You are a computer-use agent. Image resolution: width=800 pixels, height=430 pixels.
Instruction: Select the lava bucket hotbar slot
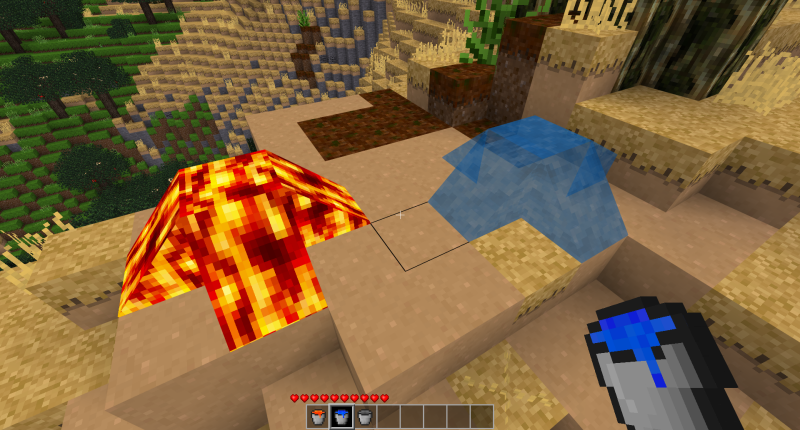(318, 417)
